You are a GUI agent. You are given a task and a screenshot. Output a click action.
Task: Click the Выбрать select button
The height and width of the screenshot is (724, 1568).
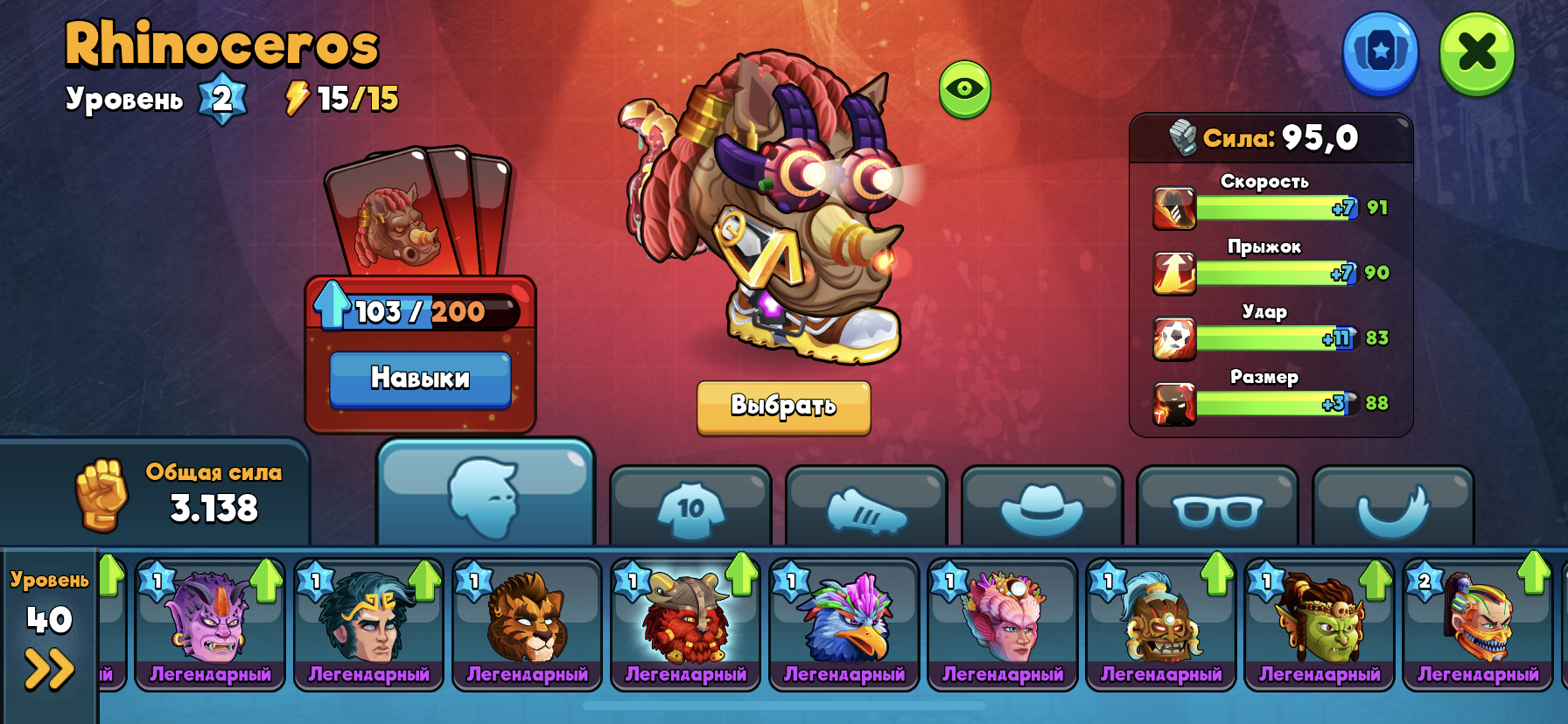click(783, 407)
